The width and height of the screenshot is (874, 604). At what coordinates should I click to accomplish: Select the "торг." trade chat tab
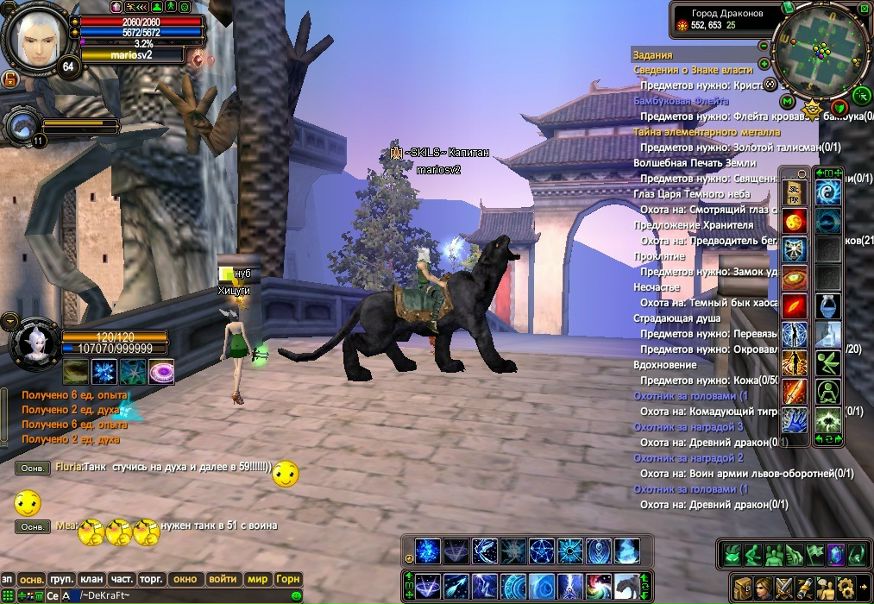point(152,579)
